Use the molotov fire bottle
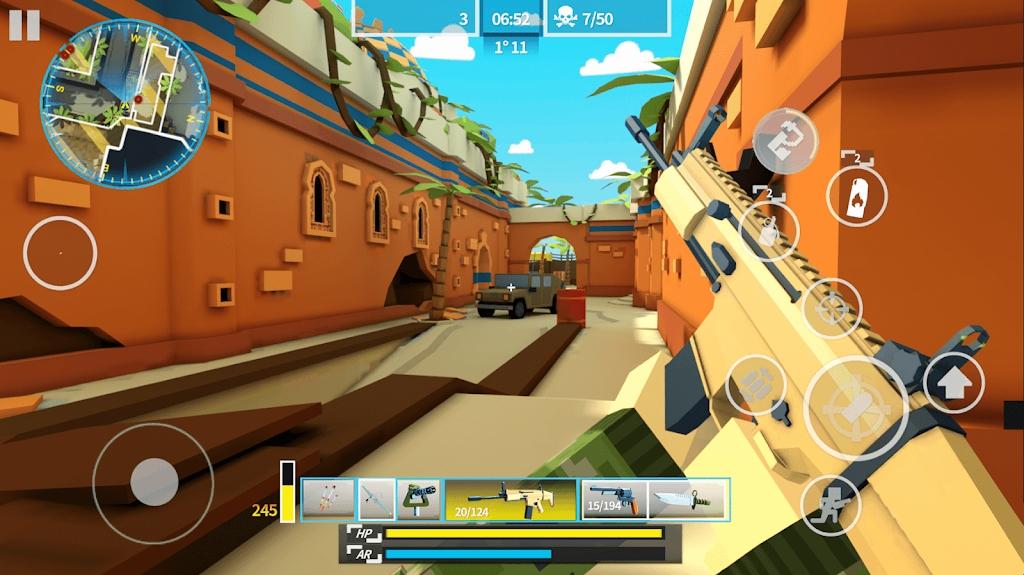Screen dimensions: 1024x575 (857, 195)
